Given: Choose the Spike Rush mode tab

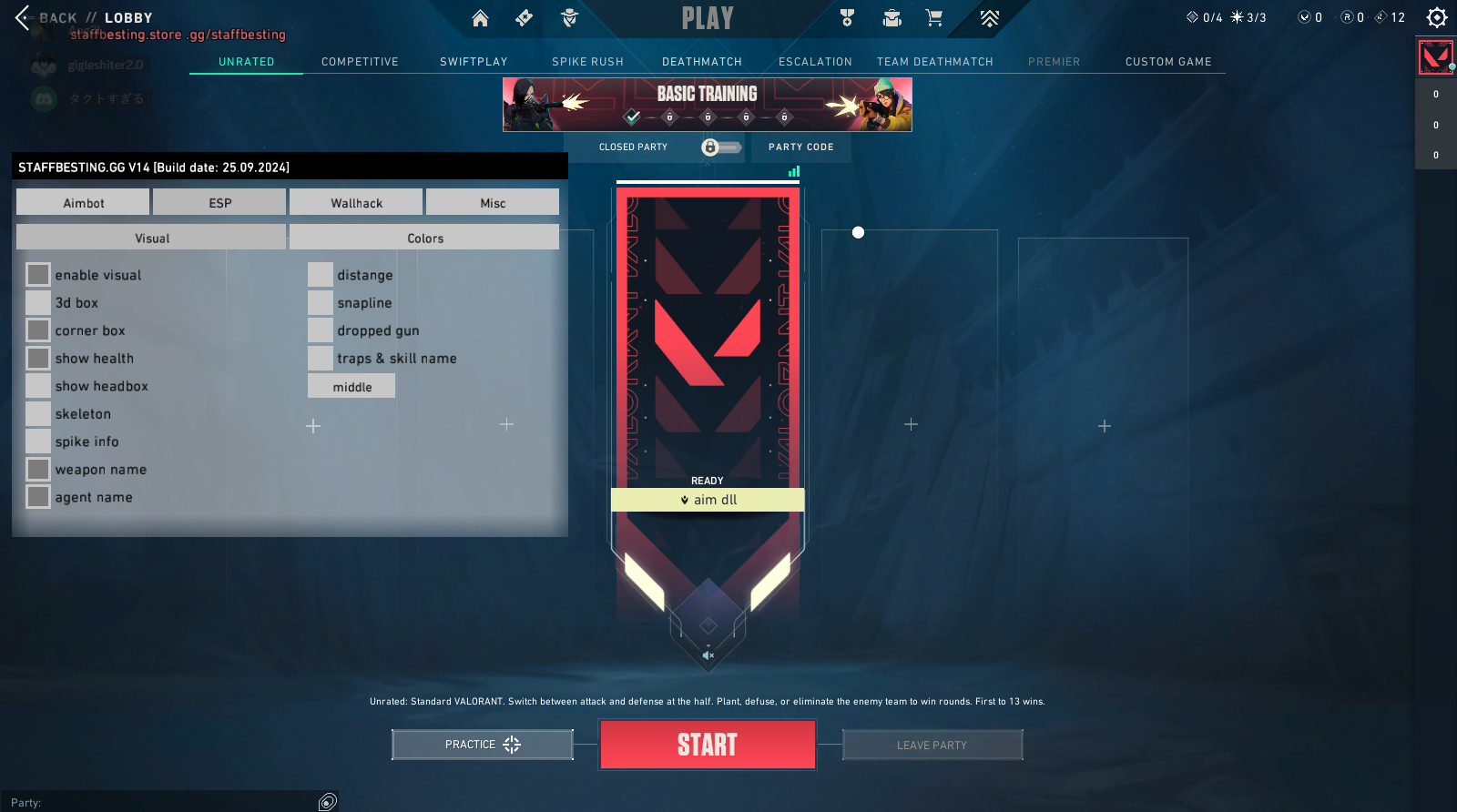Looking at the screenshot, I should (587, 62).
